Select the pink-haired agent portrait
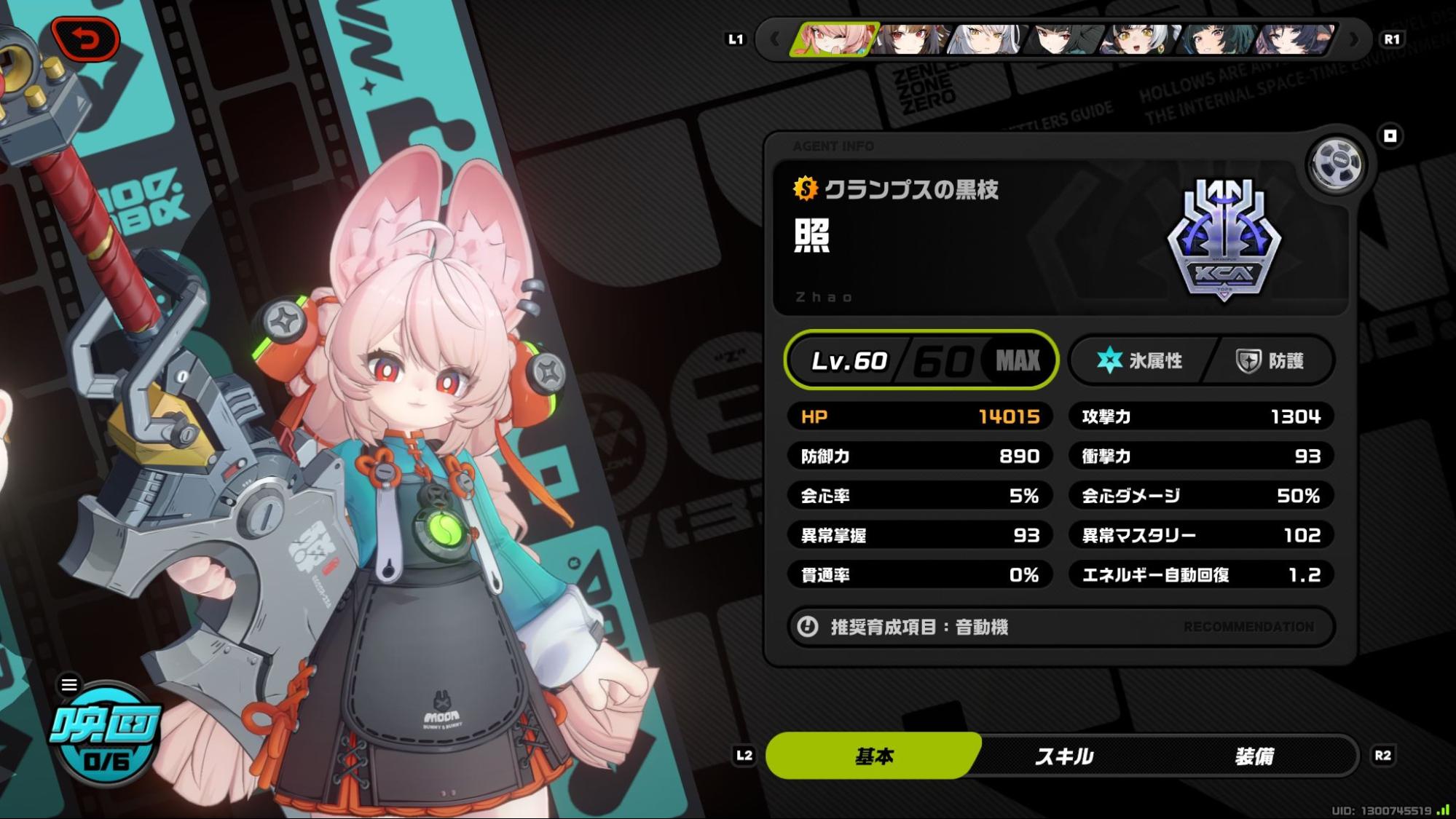This screenshot has width=1456, height=819. (835, 39)
